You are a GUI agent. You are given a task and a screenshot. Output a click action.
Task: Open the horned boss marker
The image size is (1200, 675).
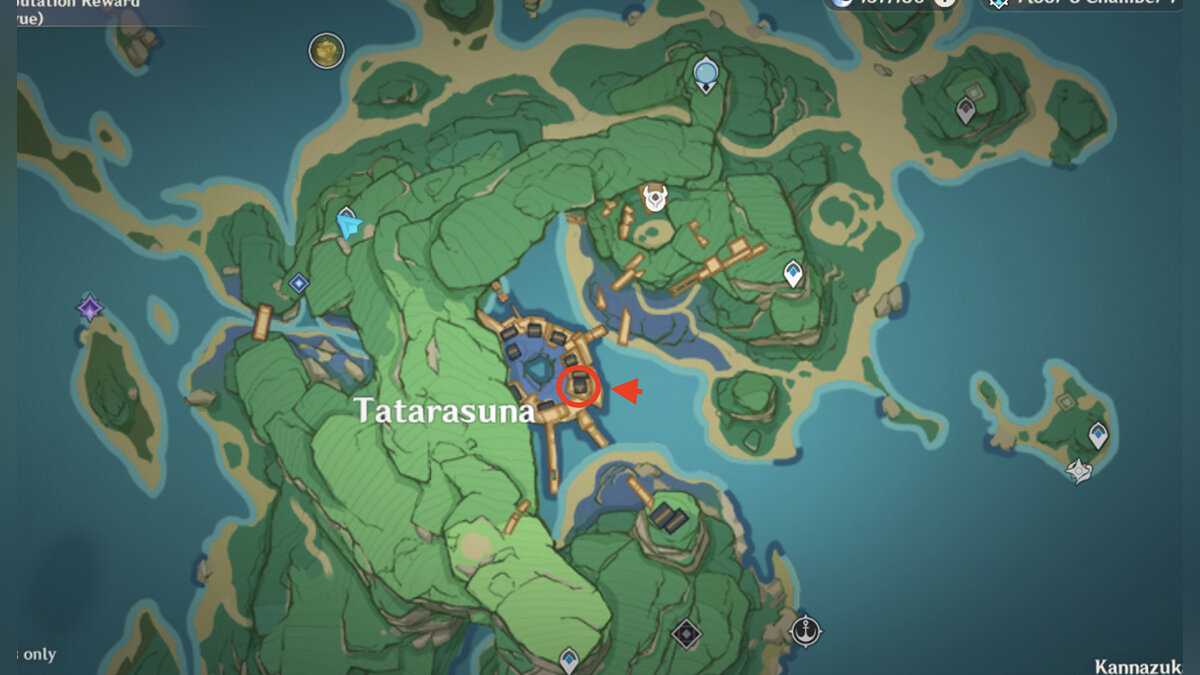coord(655,197)
